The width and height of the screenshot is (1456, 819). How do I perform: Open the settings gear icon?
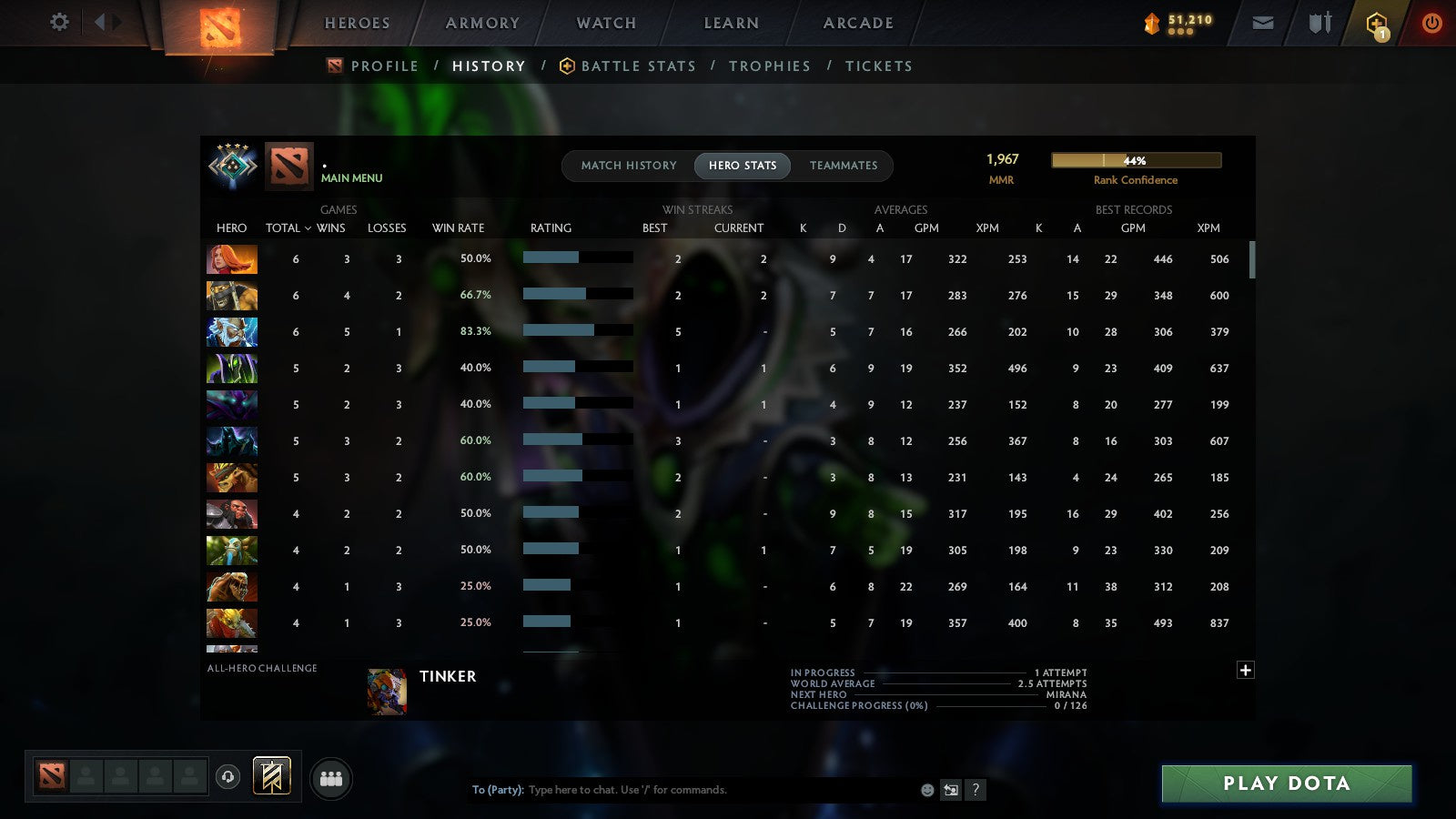tap(58, 23)
